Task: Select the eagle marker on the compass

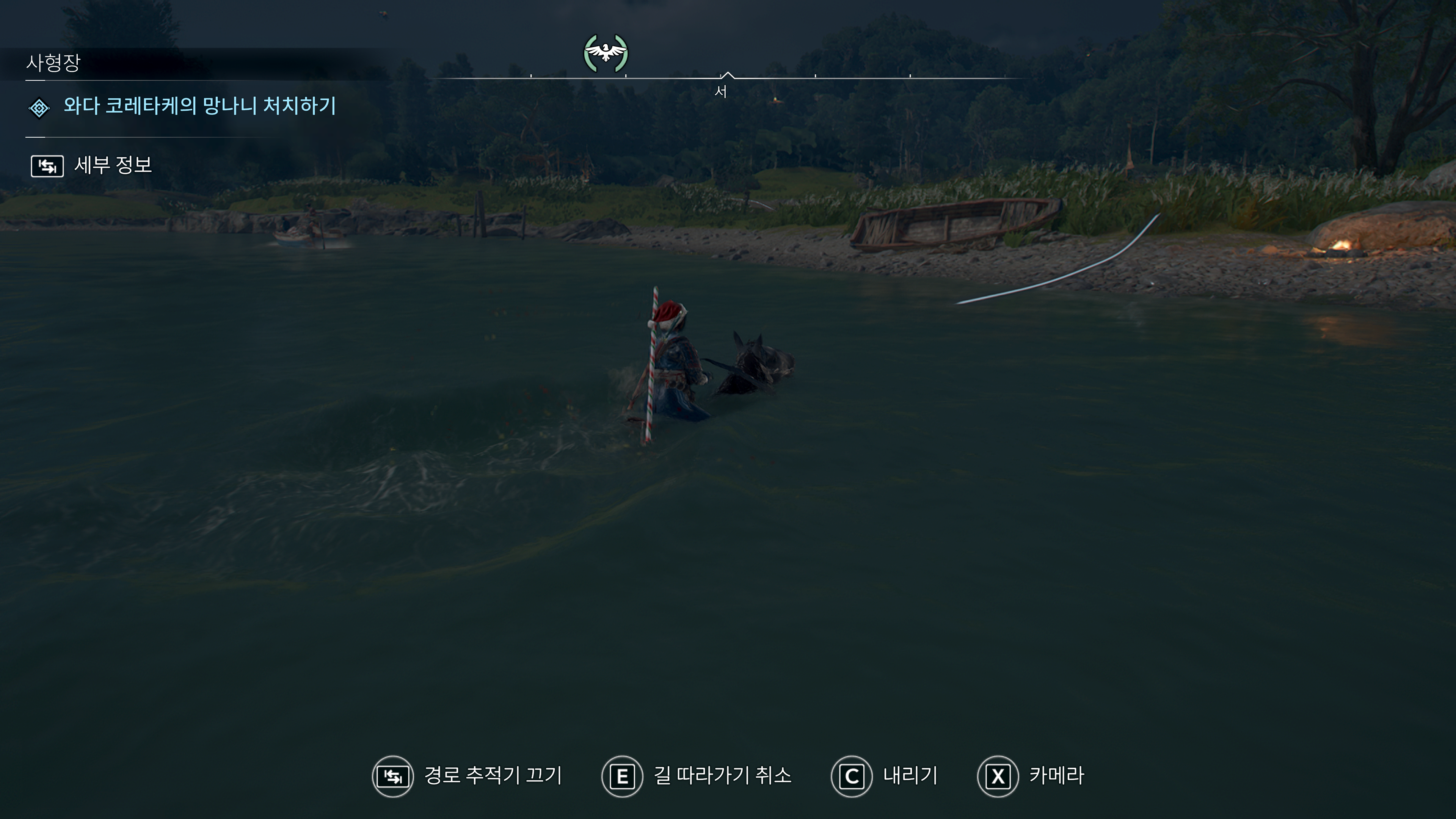Action: click(x=606, y=53)
